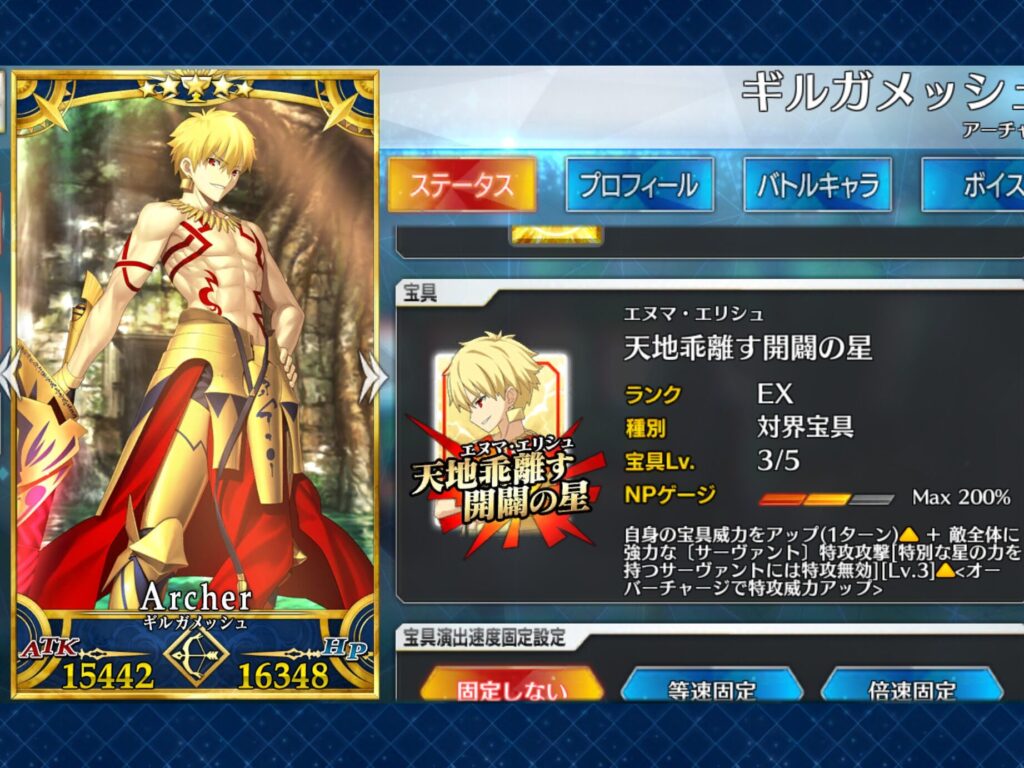Screen dimensions: 1024x768
Task: Show next card art with right arrow
Action: click(x=373, y=376)
